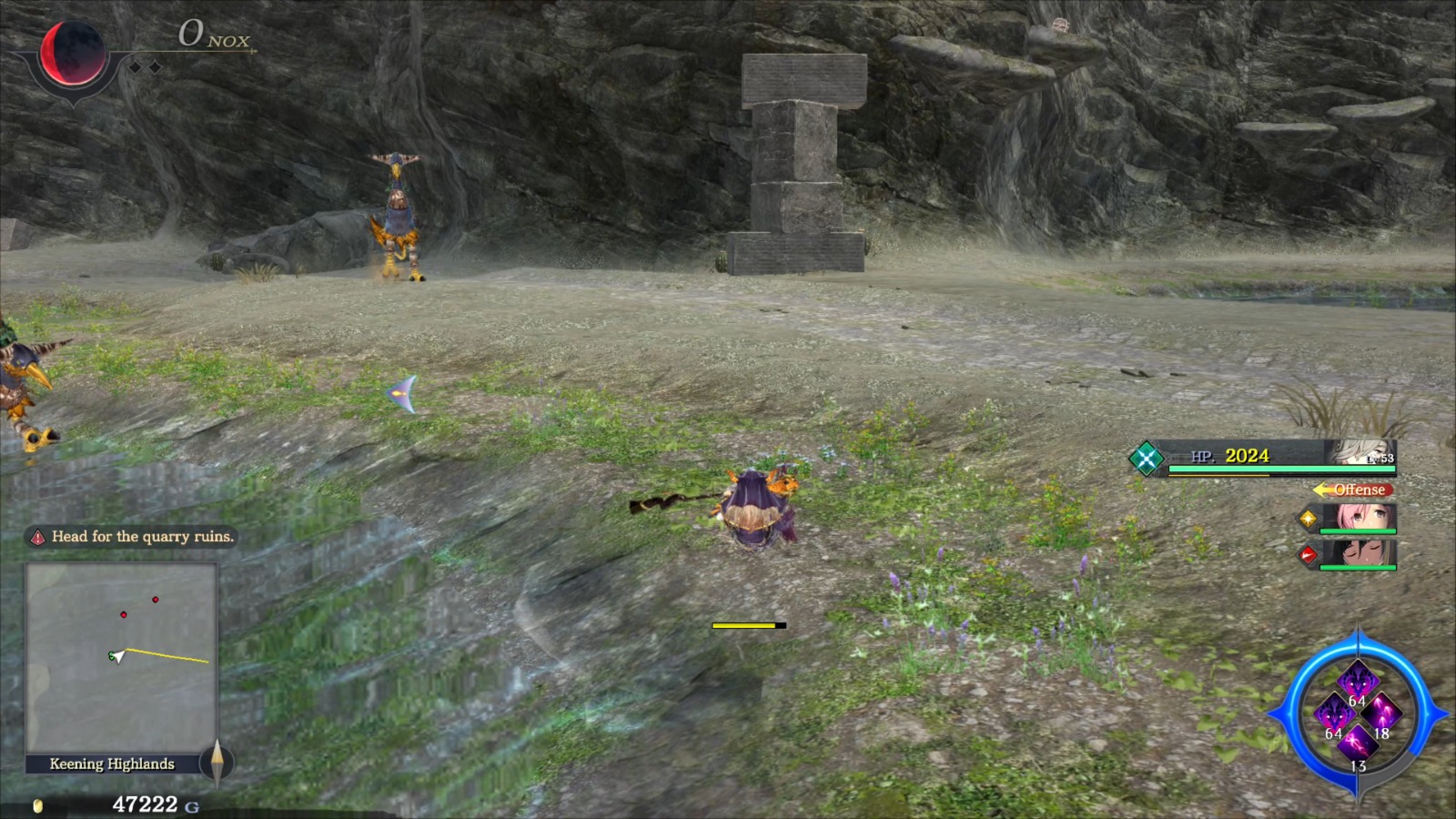Toggle the second diamond pip under the moon gauge
This screenshot has height=819, width=1456.
155,66
